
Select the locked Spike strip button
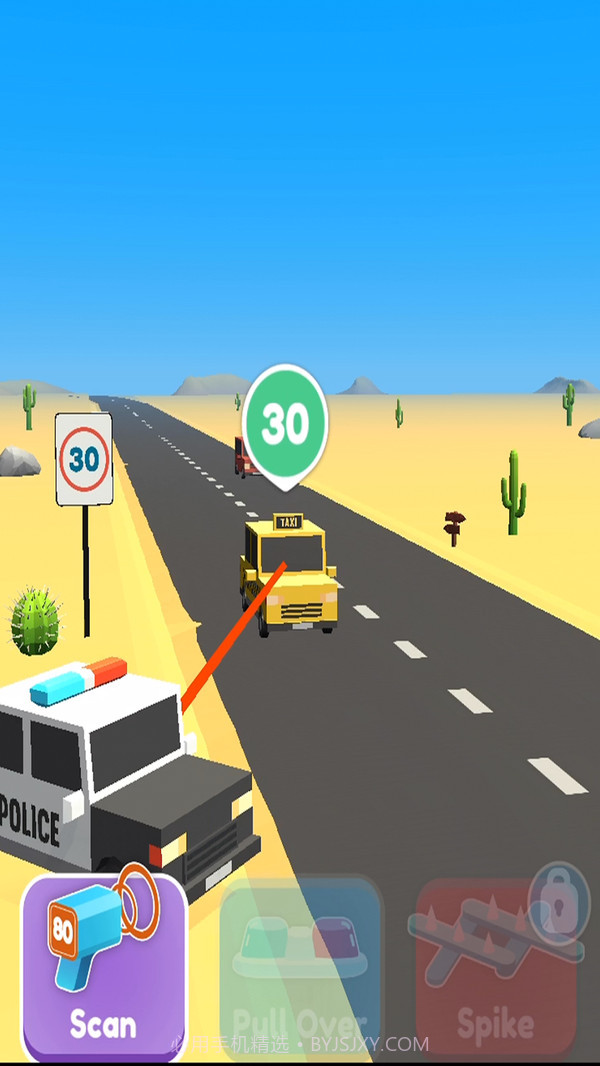pyautogui.click(x=496, y=967)
